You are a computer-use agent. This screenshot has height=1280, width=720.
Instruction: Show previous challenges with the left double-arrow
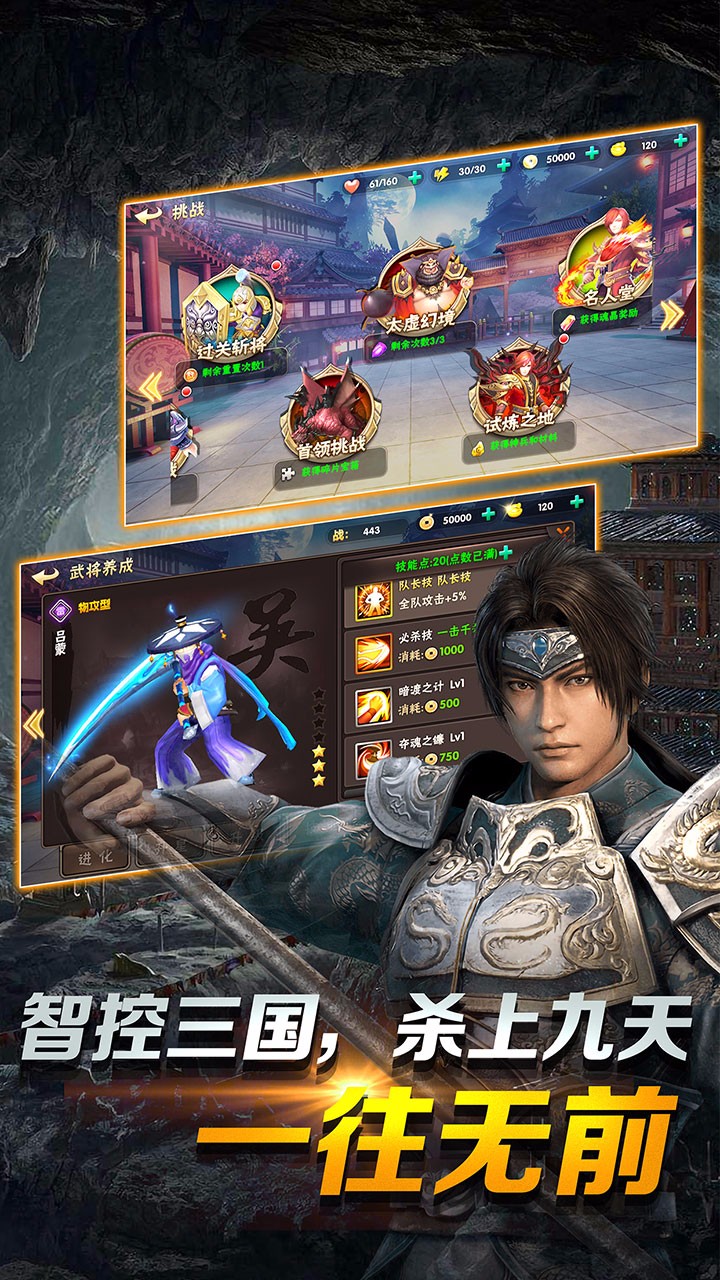(x=149, y=387)
